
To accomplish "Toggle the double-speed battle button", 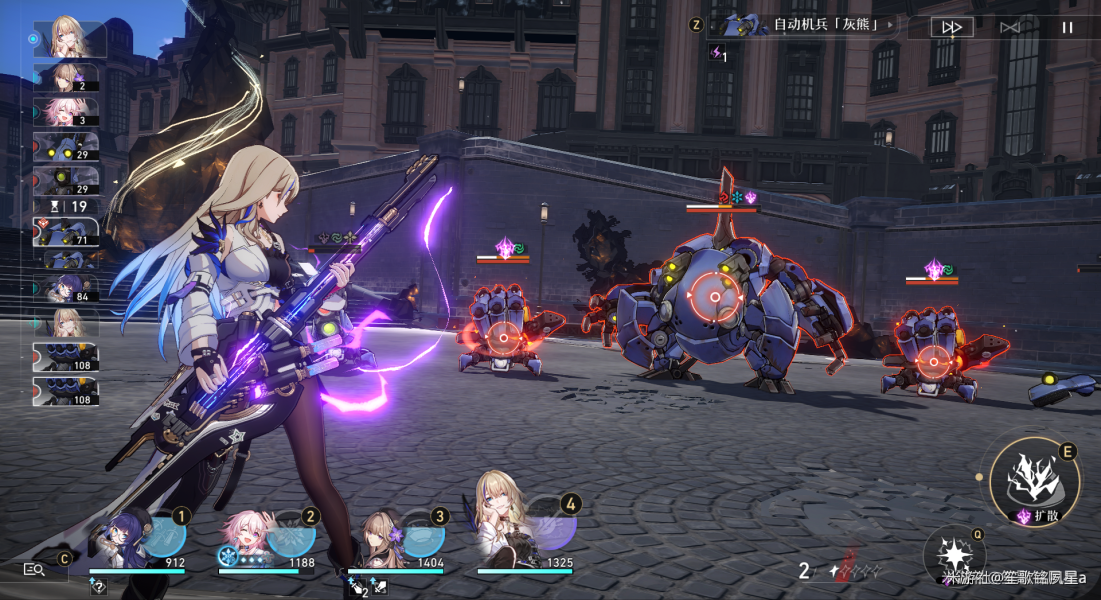I will [951, 27].
